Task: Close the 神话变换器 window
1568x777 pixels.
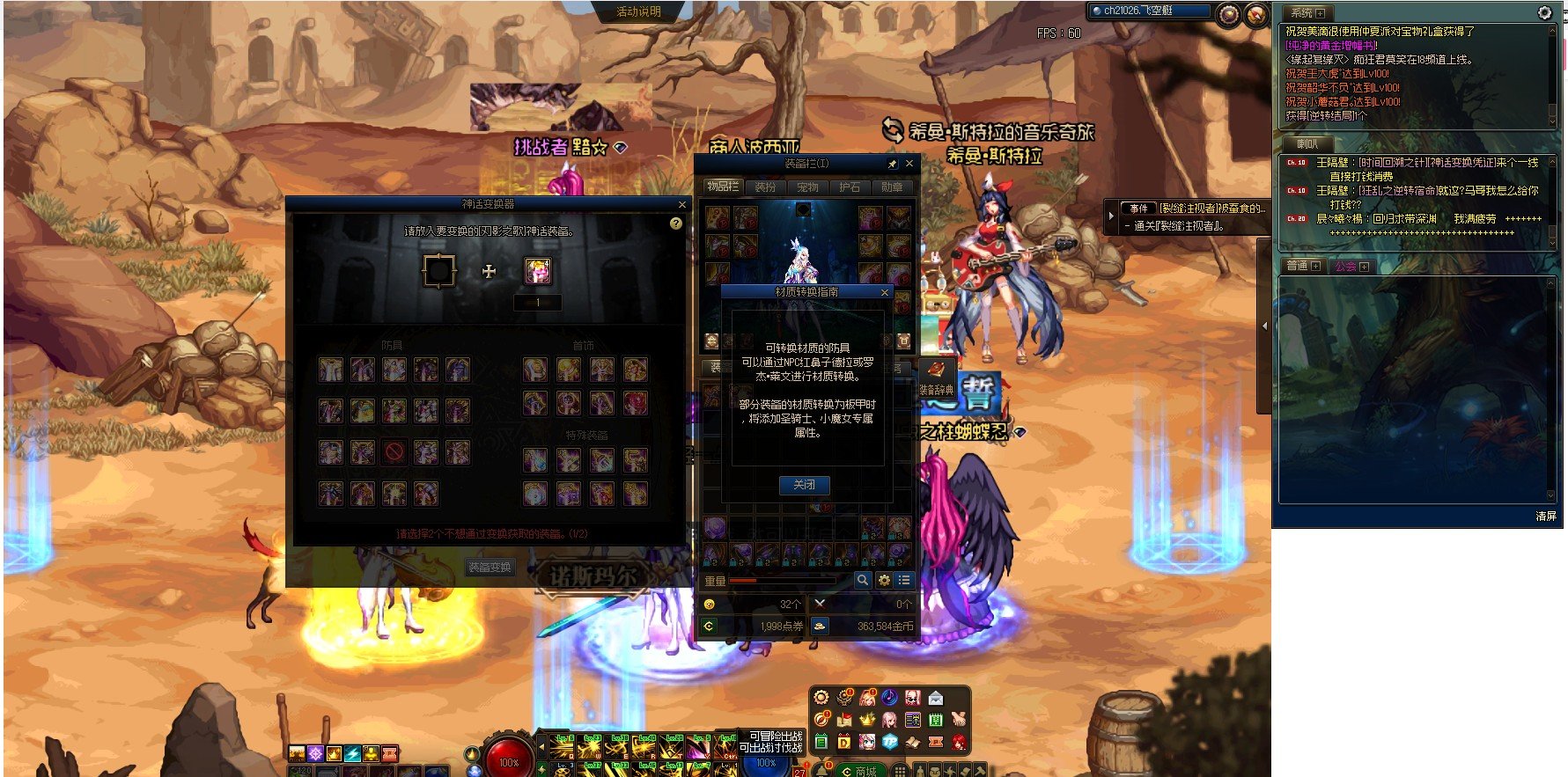Action: [681, 204]
